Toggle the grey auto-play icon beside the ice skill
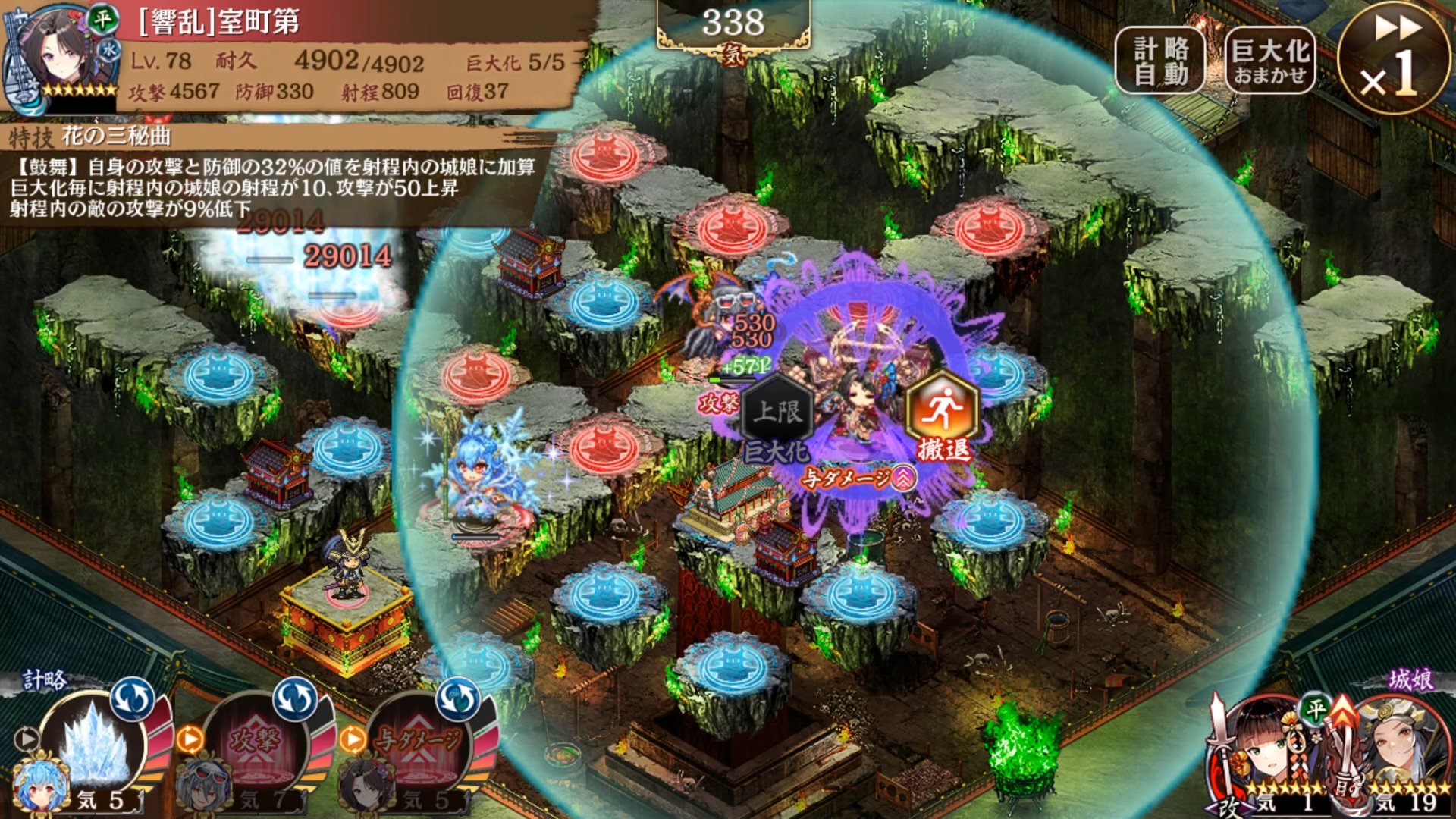 tap(27, 738)
